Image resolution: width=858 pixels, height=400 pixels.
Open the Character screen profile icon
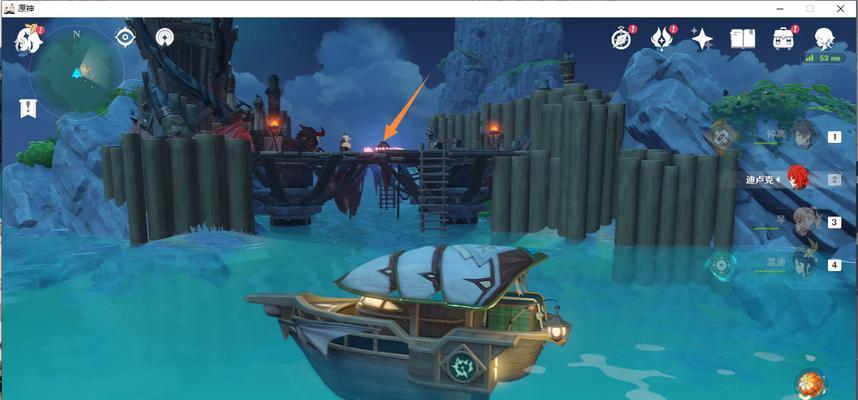(x=825, y=39)
